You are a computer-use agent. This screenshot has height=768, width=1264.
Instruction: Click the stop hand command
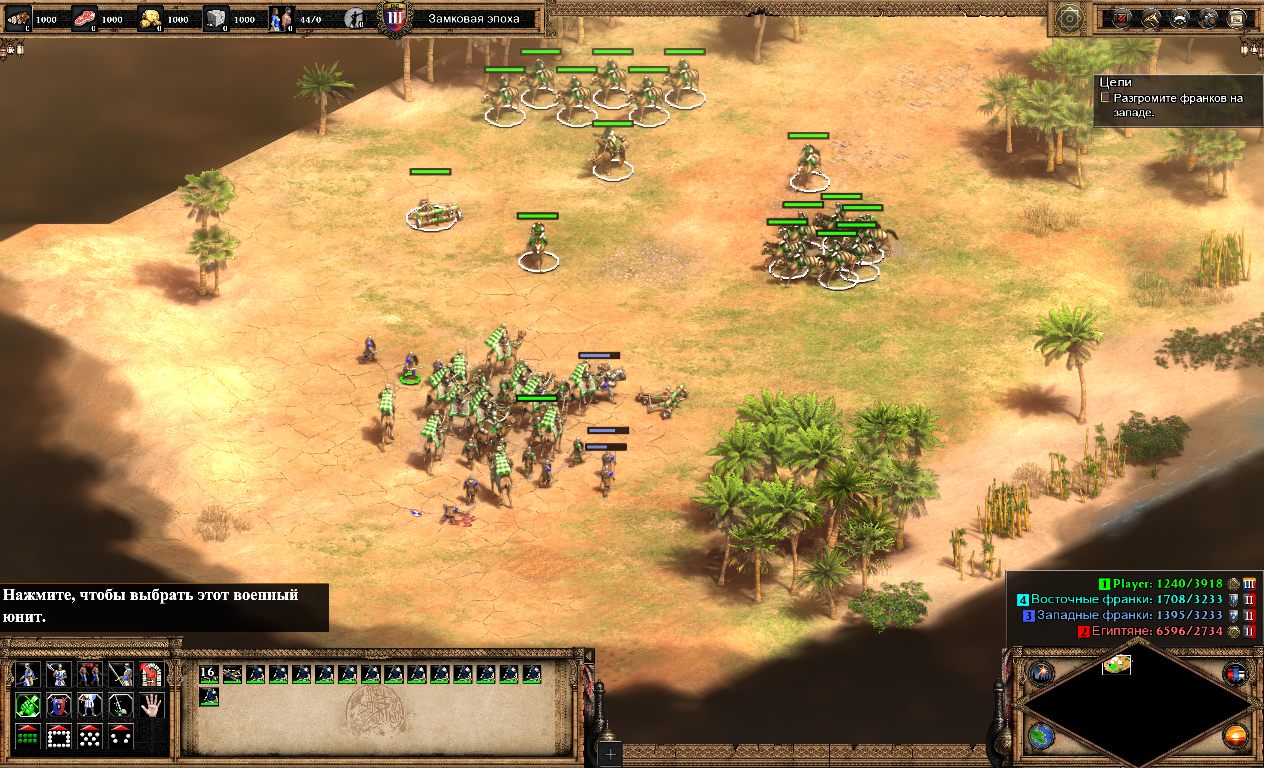click(x=151, y=706)
